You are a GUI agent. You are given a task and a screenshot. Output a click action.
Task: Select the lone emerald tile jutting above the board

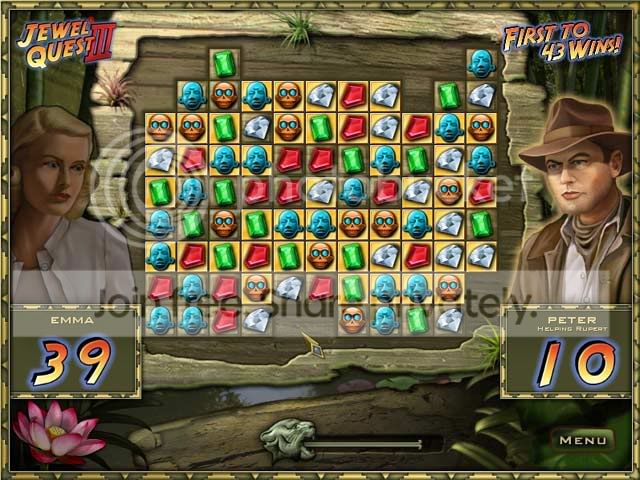pyautogui.click(x=224, y=64)
